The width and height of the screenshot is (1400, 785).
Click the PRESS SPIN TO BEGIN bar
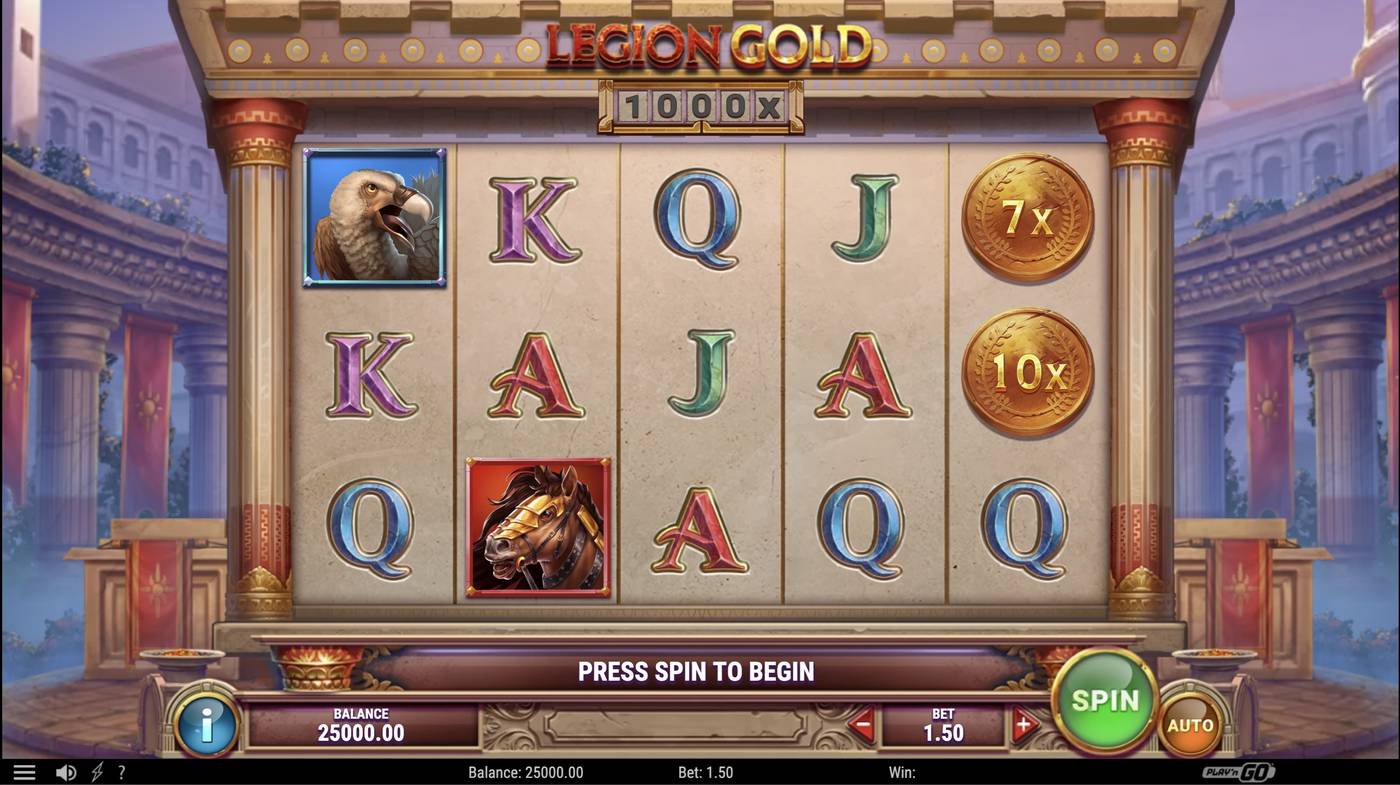point(697,671)
